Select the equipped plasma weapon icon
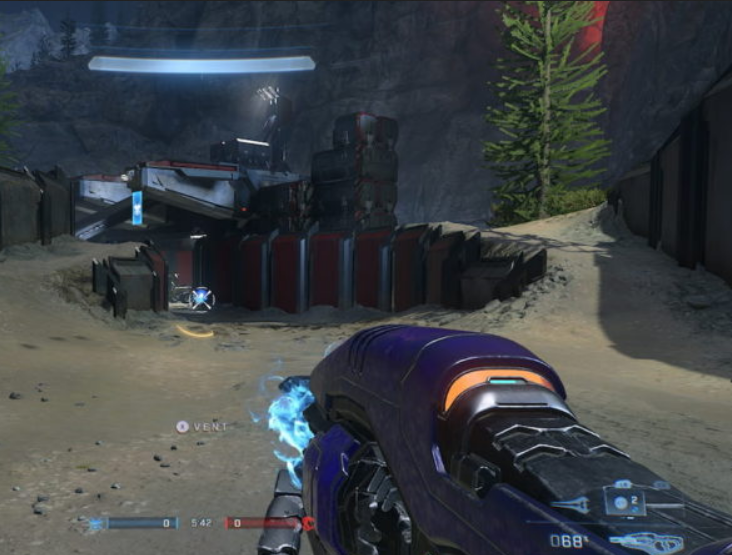Viewport: 732px width, 555px height. click(646, 542)
